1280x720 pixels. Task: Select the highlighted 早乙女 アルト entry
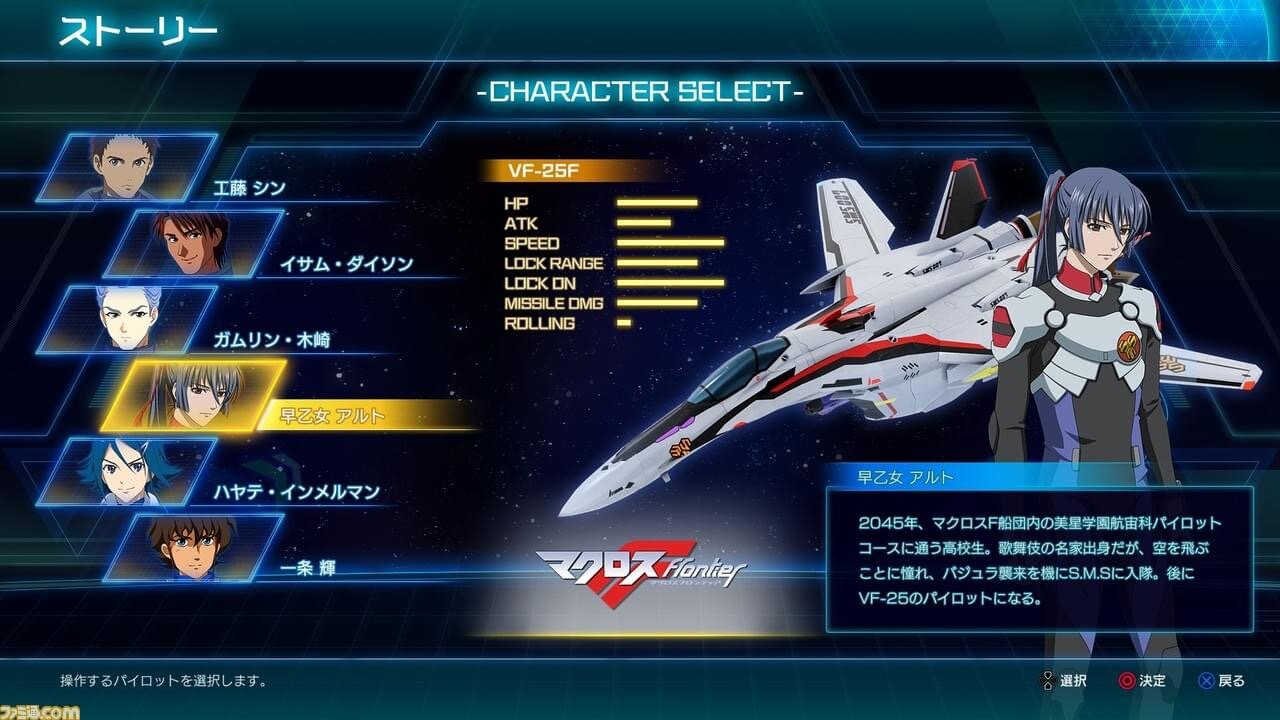(195, 395)
